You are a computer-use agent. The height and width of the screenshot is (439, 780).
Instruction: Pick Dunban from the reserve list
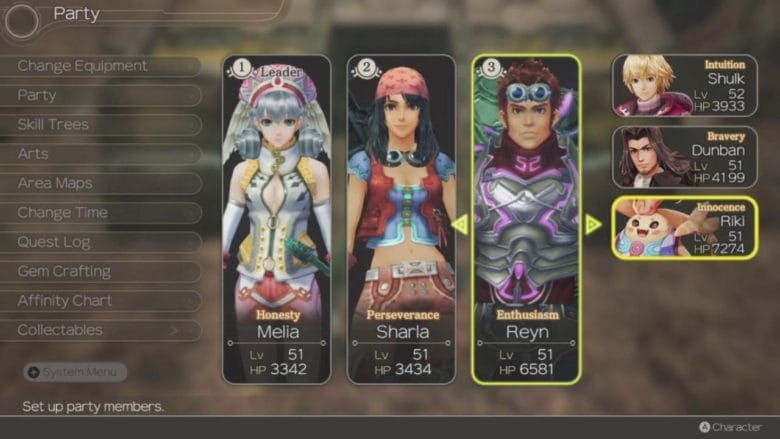tap(685, 157)
